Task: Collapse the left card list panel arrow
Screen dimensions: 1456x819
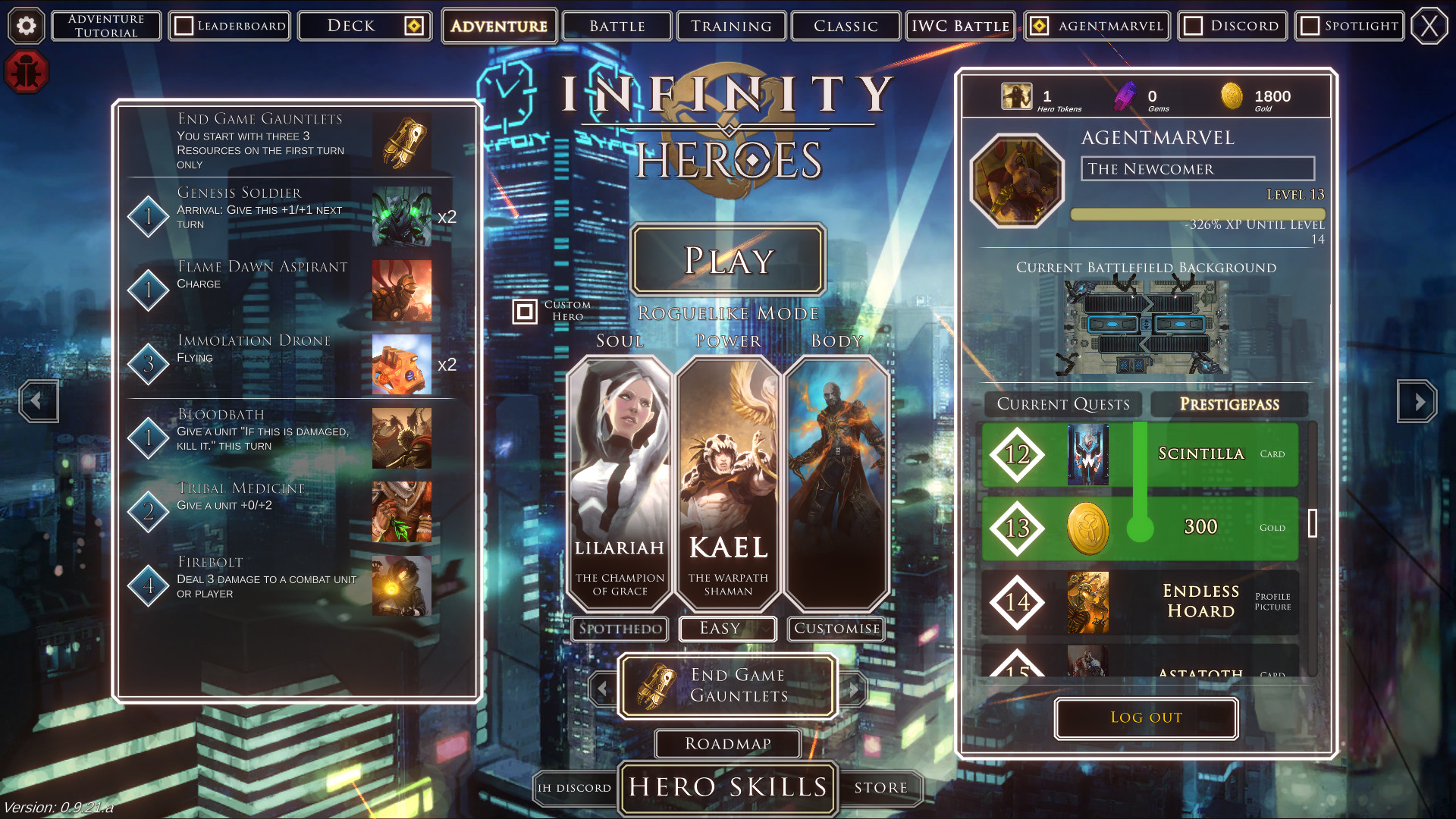Action: tap(38, 402)
